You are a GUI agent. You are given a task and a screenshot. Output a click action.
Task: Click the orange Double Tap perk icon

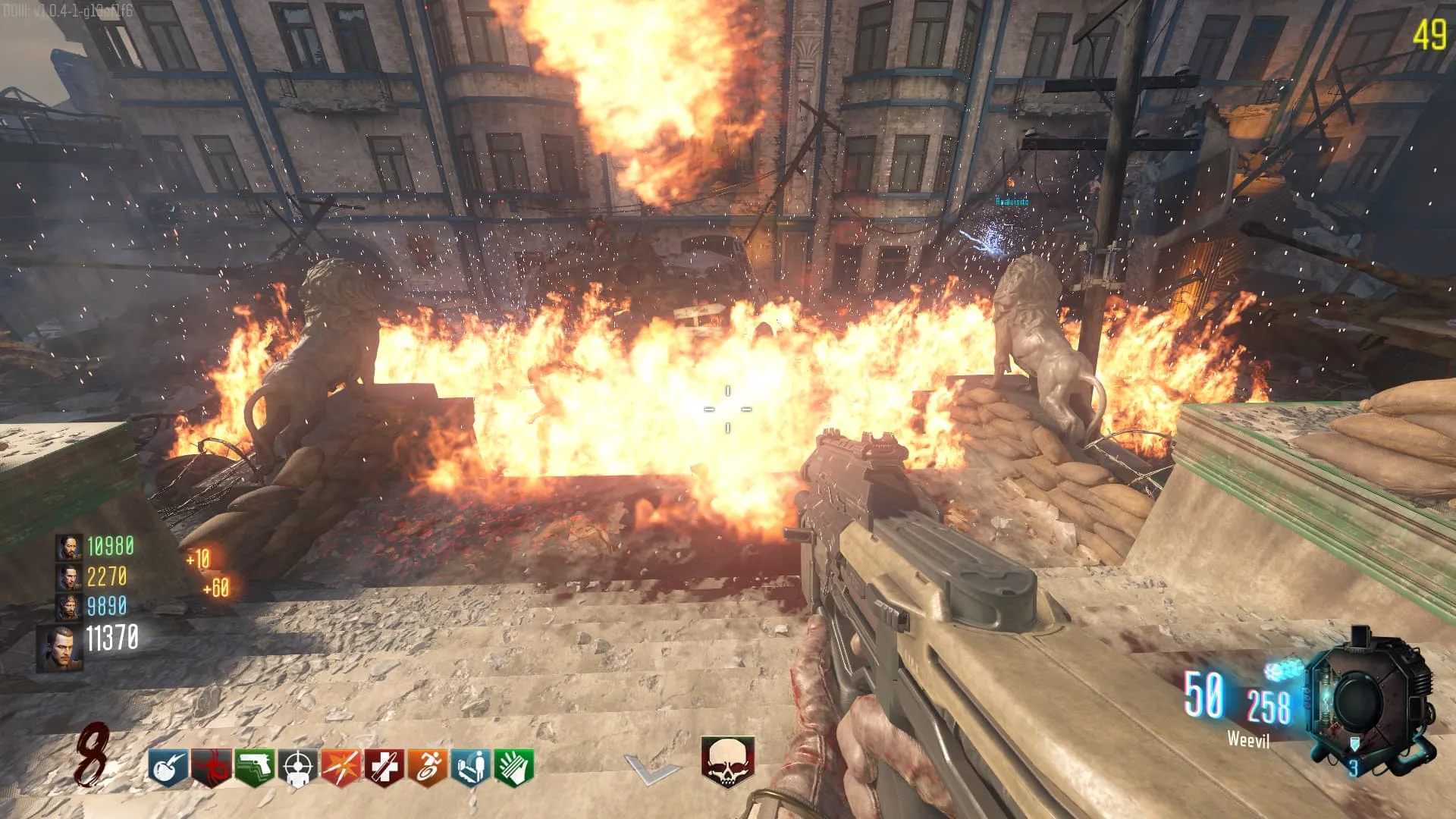[340, 767]
